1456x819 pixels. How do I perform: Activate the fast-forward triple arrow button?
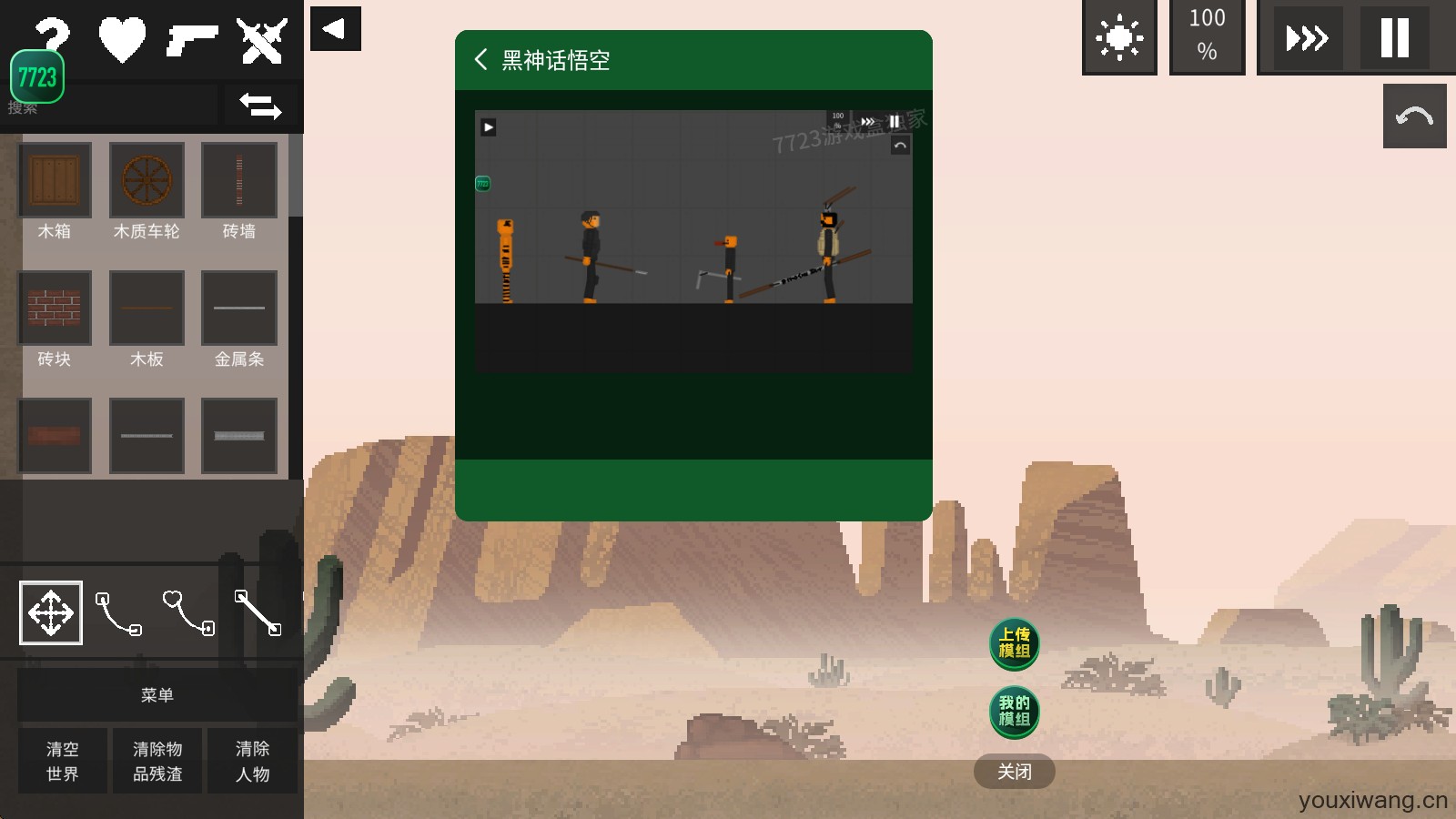pos(1307,38)
